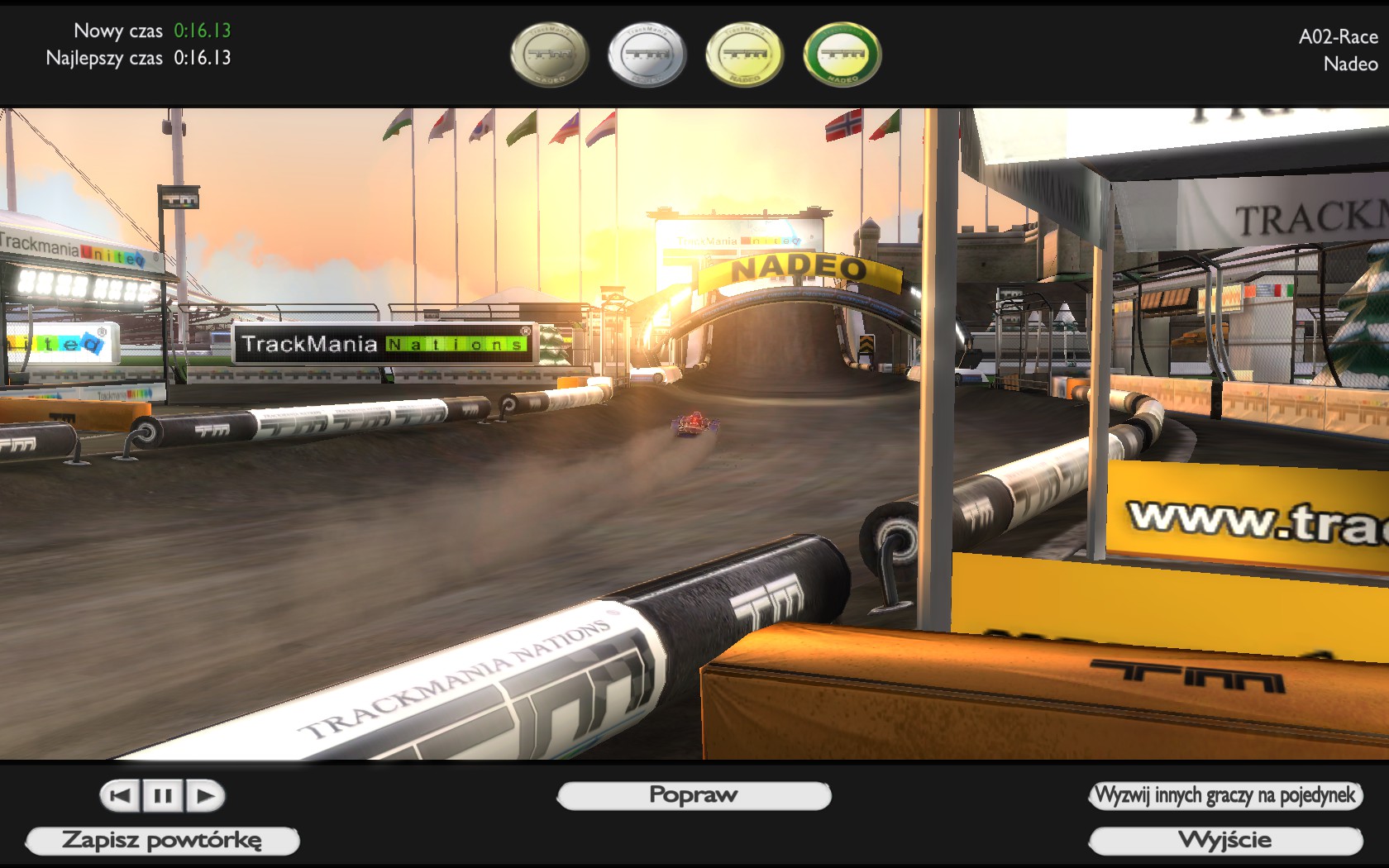Play the replay forward
The height and width of the screenshot is (868, 1389).
tap(205, 796)
